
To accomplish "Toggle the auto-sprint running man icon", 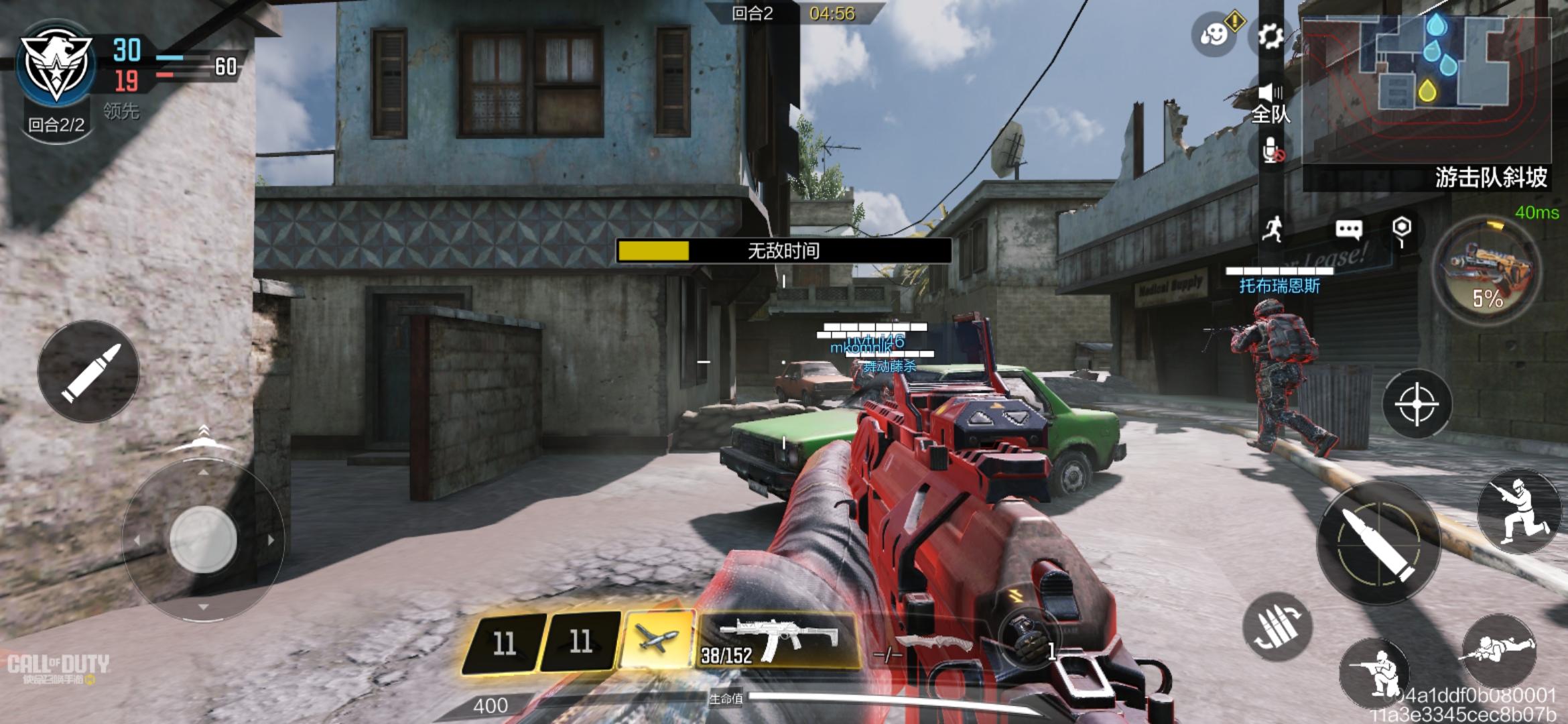I will tap(1272, 229).
